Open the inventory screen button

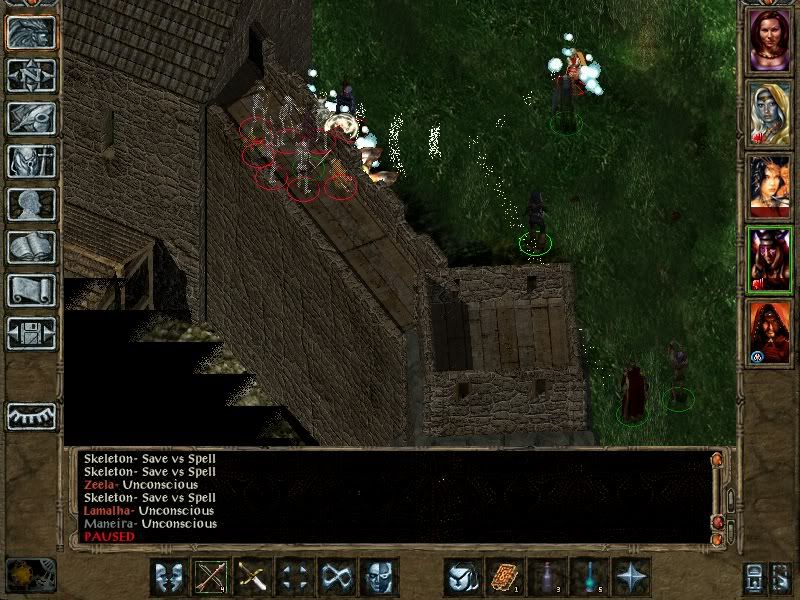coord(31,161)
